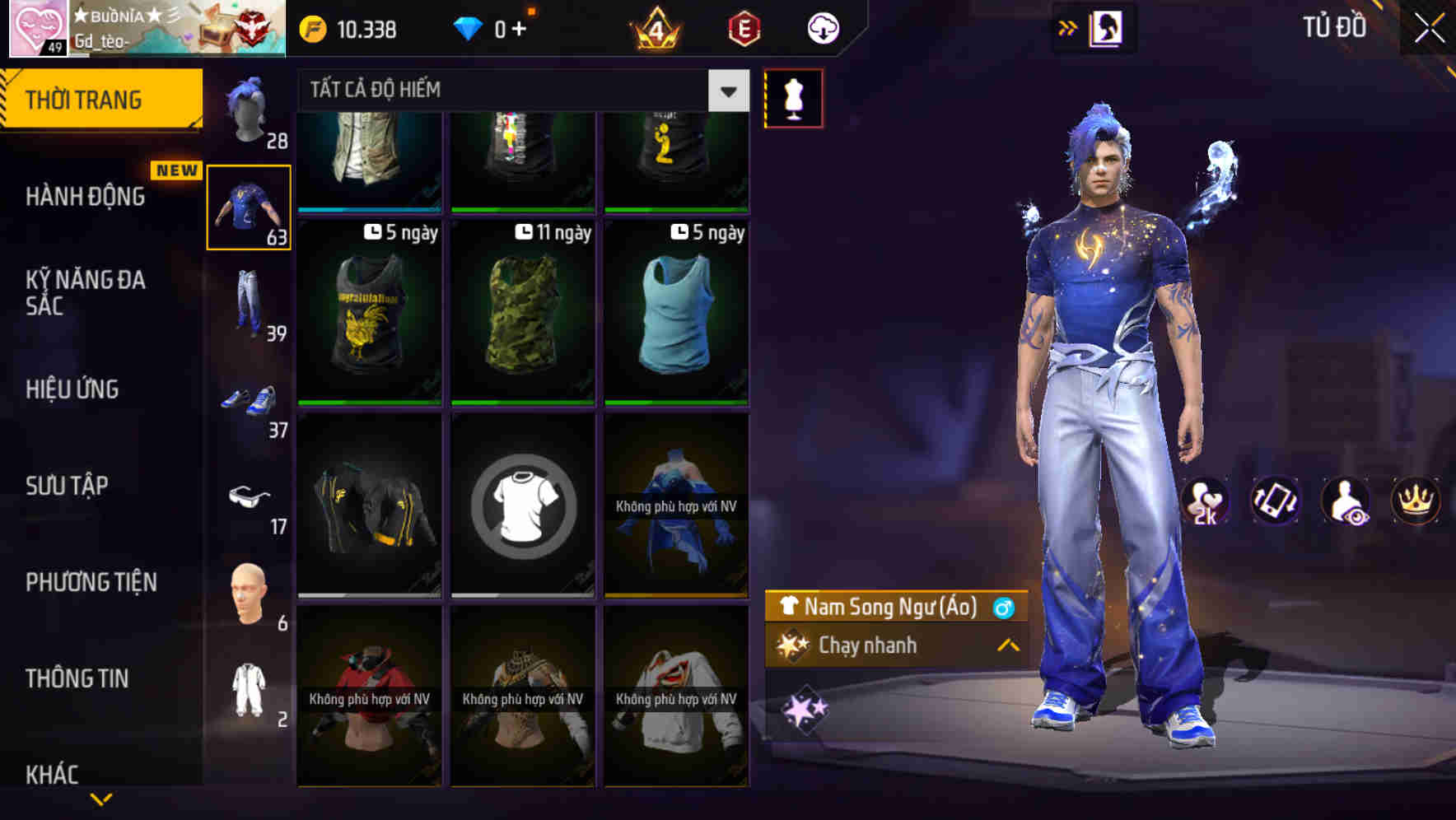The width and height of the screenshot is (1456, 820).
Task: Open the mannequin outfit preview icon
Action: click(793, 97)
